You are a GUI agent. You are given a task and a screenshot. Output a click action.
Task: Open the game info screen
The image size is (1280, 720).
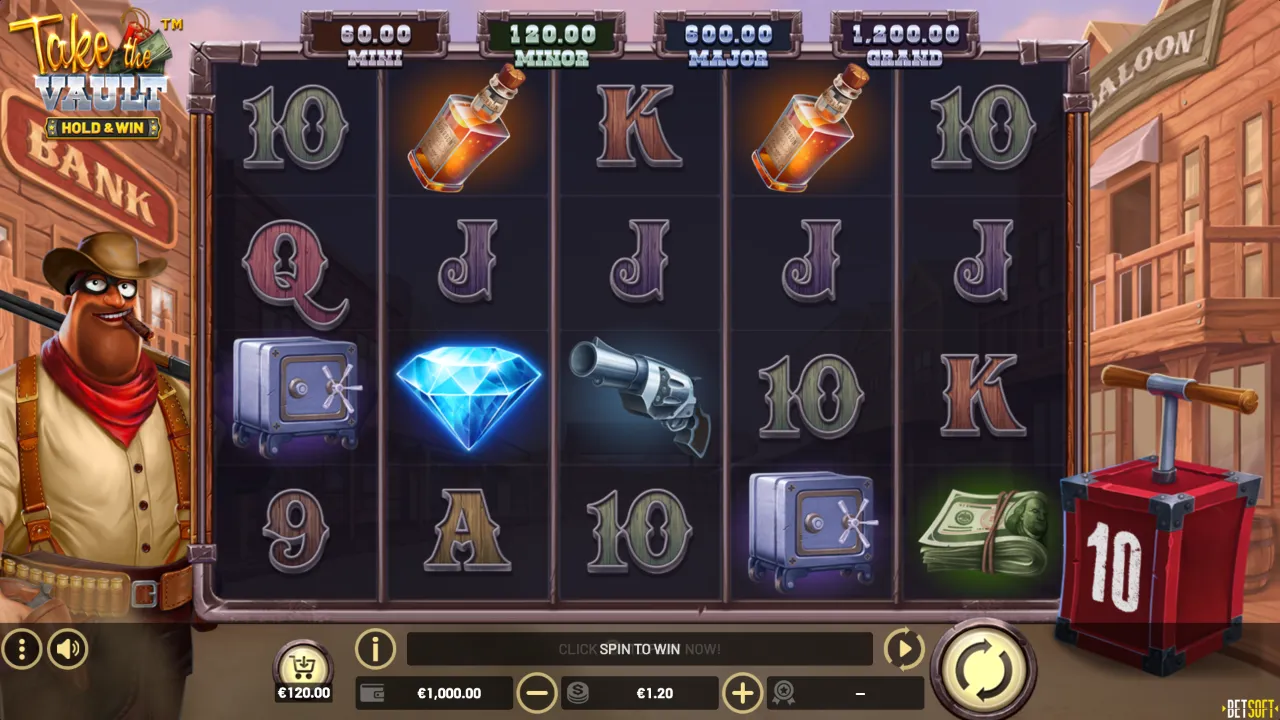tap(375, 649)
